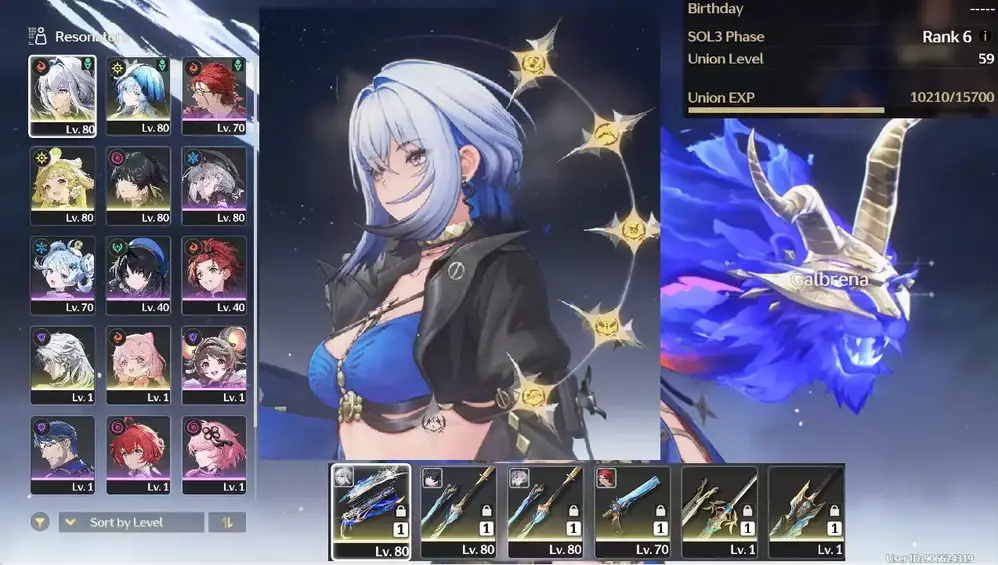
Task: Select the Lv. 1 weapon with no resonator portrait, left one
Action: tap(719, 511)
